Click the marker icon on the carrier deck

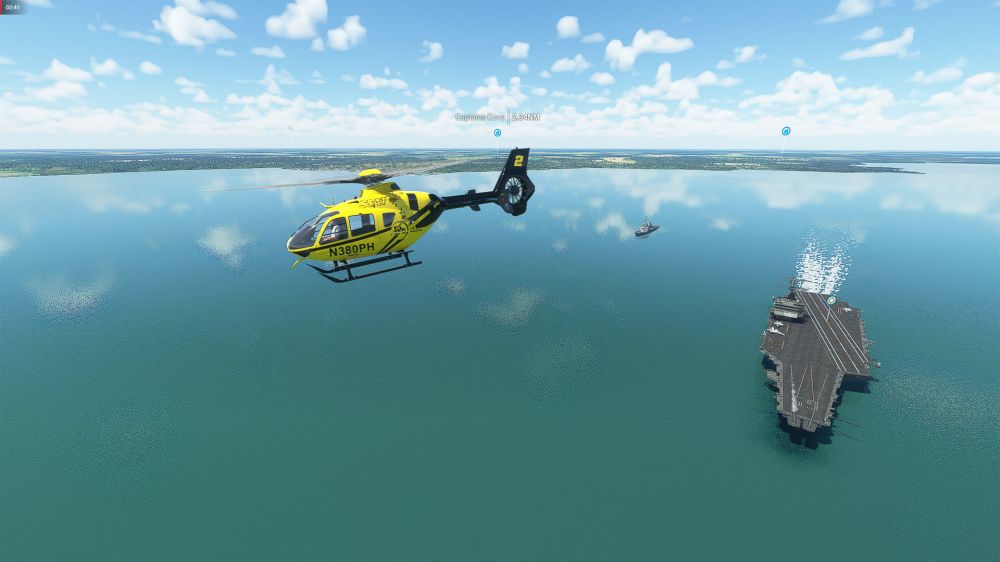[831, 299]
